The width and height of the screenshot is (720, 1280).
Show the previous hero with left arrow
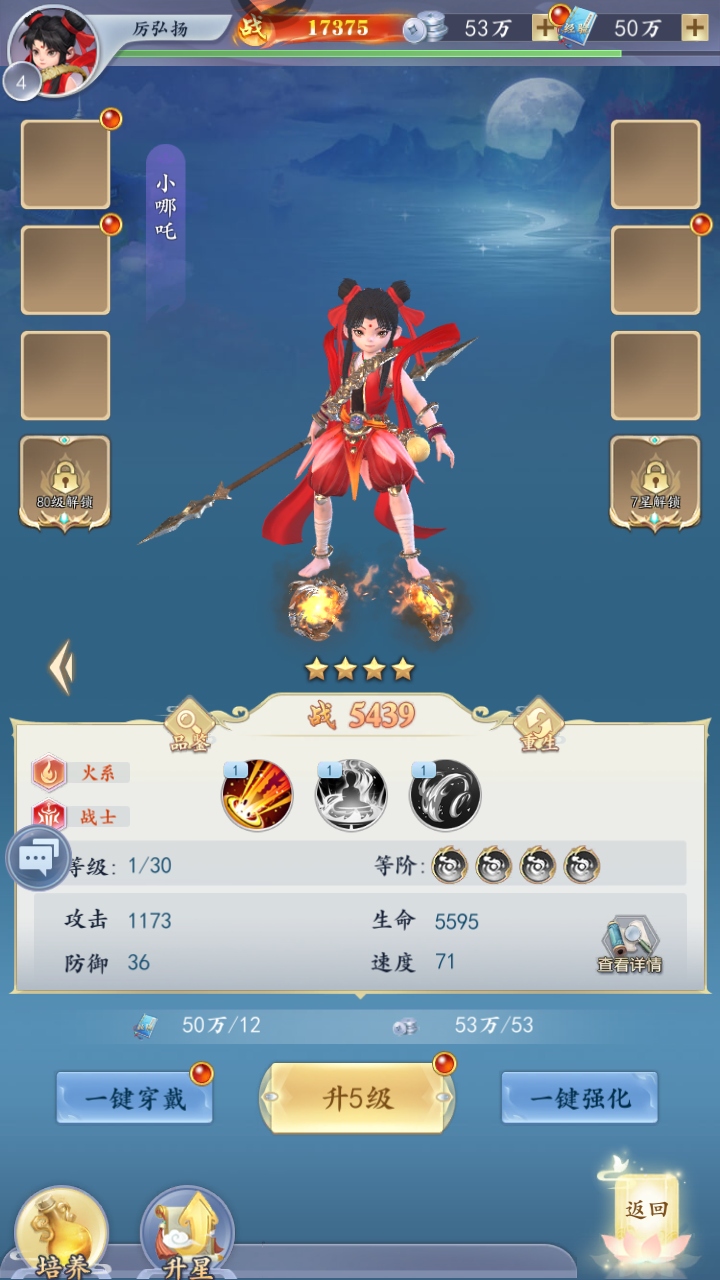click(x=62, y=668)
